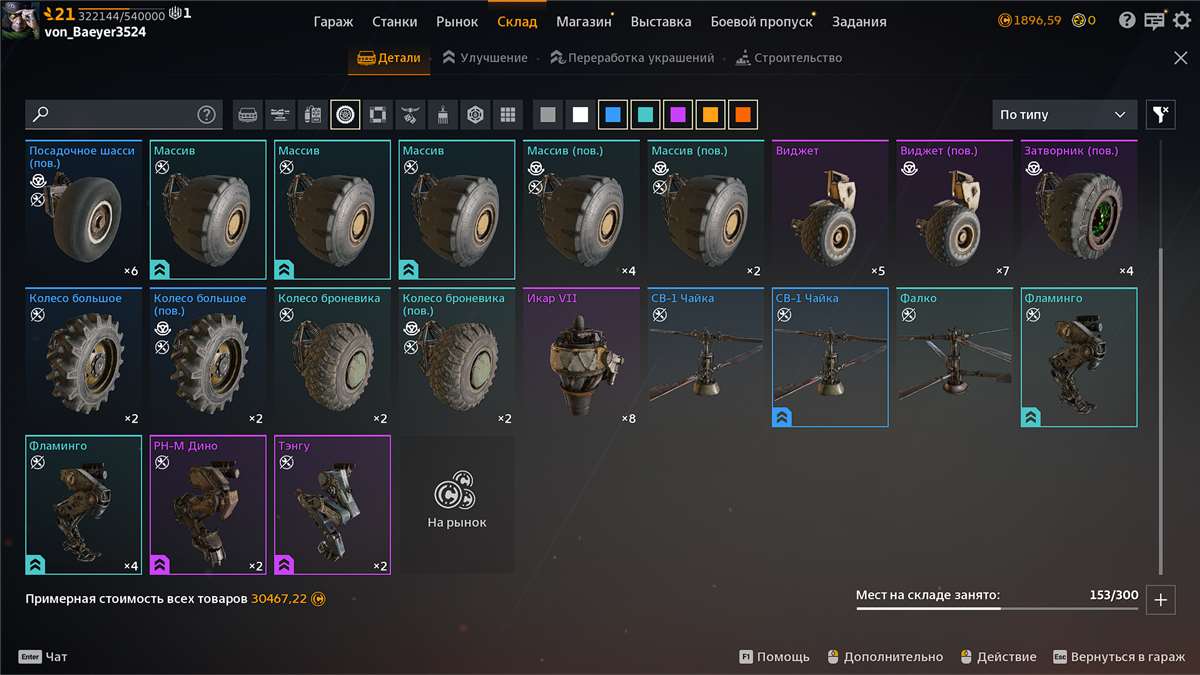This screenshot has width=1200, height=675.
Task: Toggle the blue rarity filter
Action: coord(613,115)
